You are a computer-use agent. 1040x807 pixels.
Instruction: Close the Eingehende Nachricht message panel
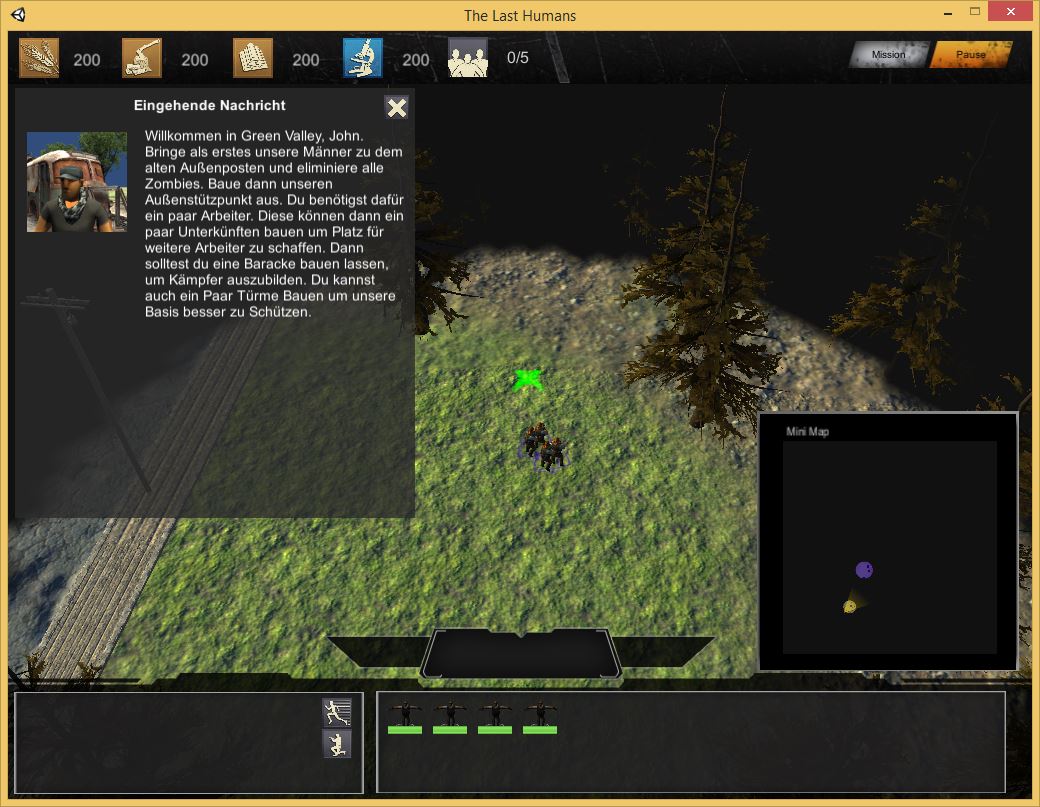point(397,108)
